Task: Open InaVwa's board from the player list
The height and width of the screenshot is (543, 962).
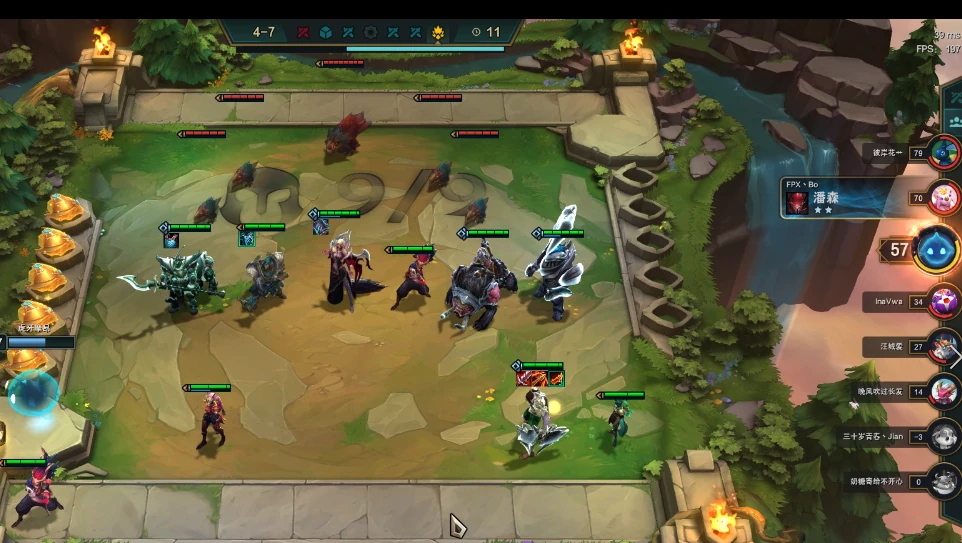Action: pos(943,301)
